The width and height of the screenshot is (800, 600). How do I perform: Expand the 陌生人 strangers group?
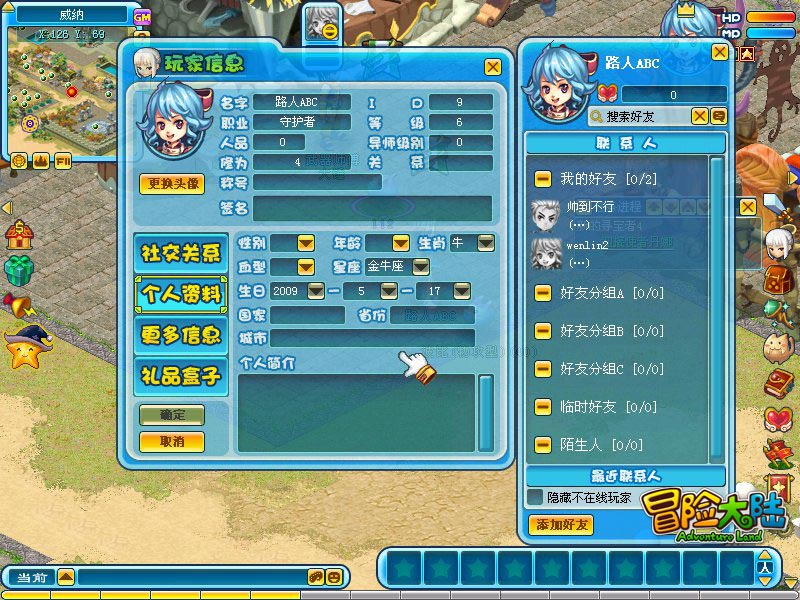pyautogui.click(x=542, y=445)
